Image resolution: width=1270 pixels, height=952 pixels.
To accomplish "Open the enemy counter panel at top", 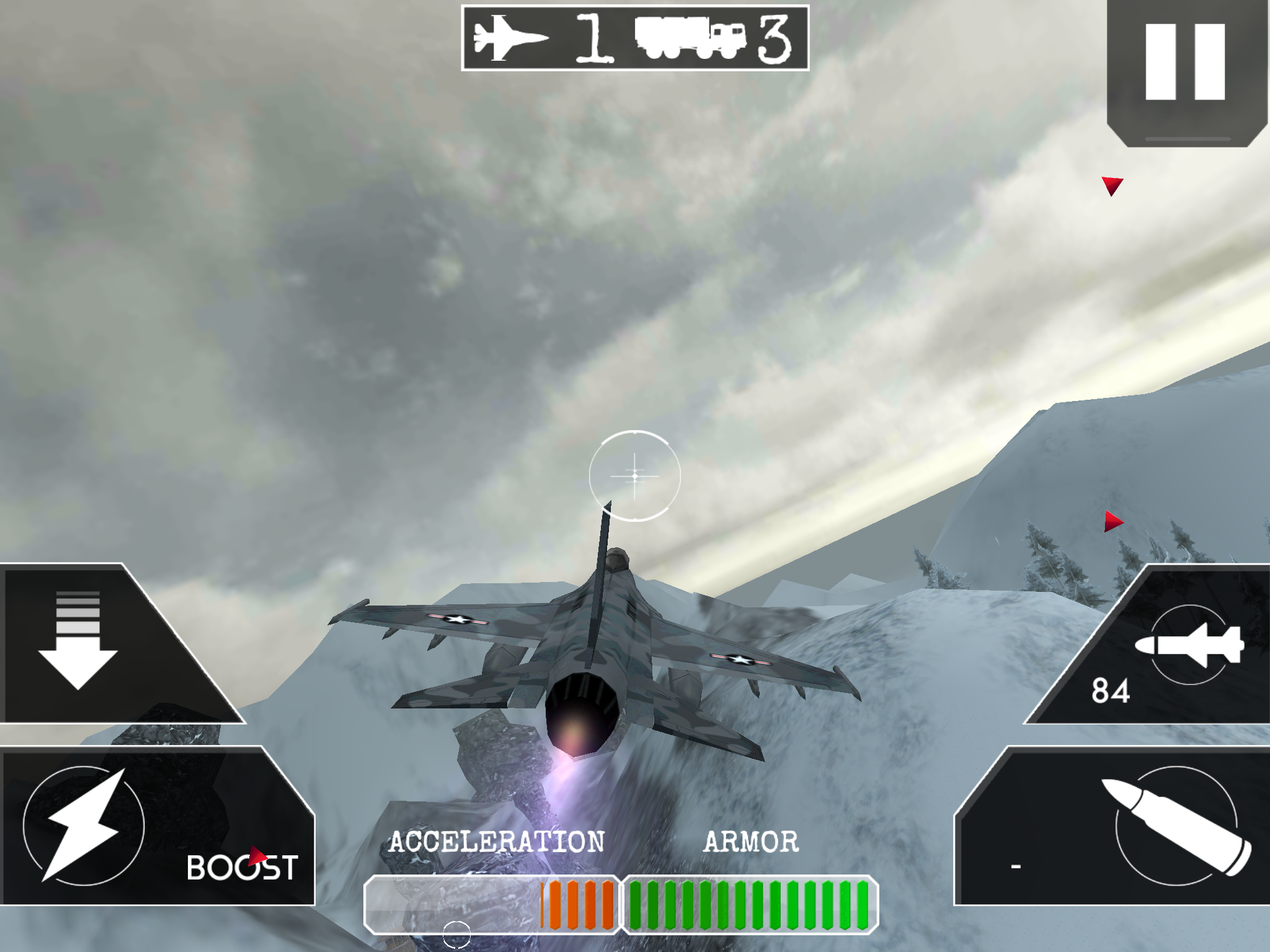I will (635, 38).
